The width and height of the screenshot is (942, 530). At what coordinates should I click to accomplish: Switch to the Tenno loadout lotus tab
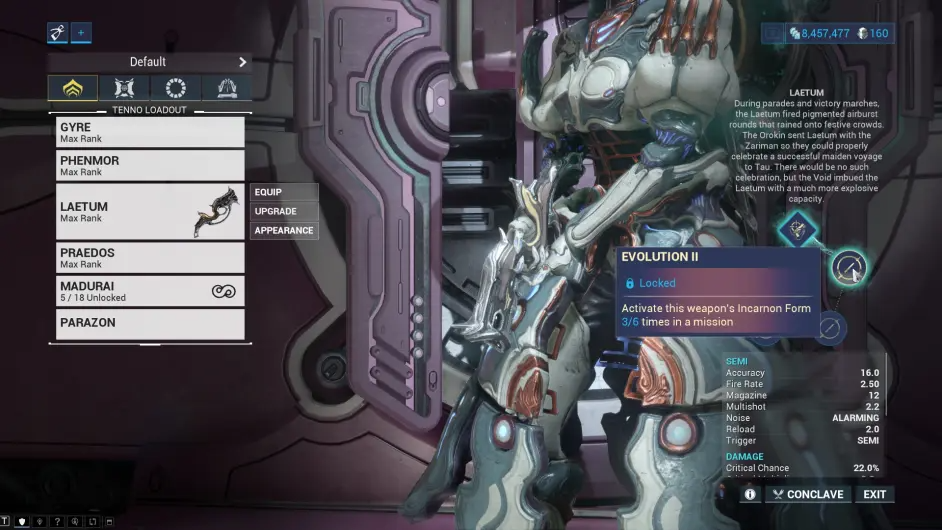(73, 89)
